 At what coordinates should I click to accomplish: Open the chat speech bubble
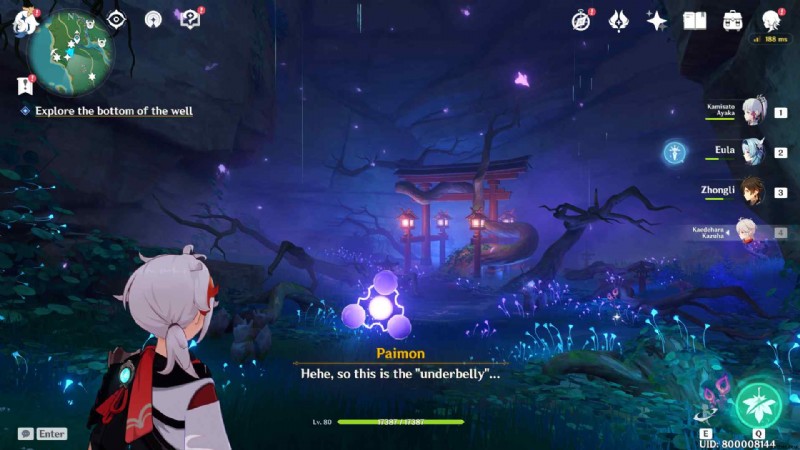(x=25, y=434)
